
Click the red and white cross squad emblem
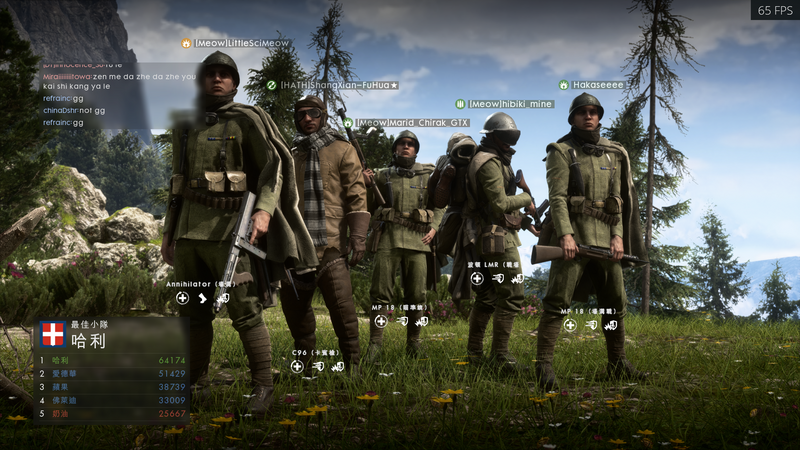(x=53, y=335)
